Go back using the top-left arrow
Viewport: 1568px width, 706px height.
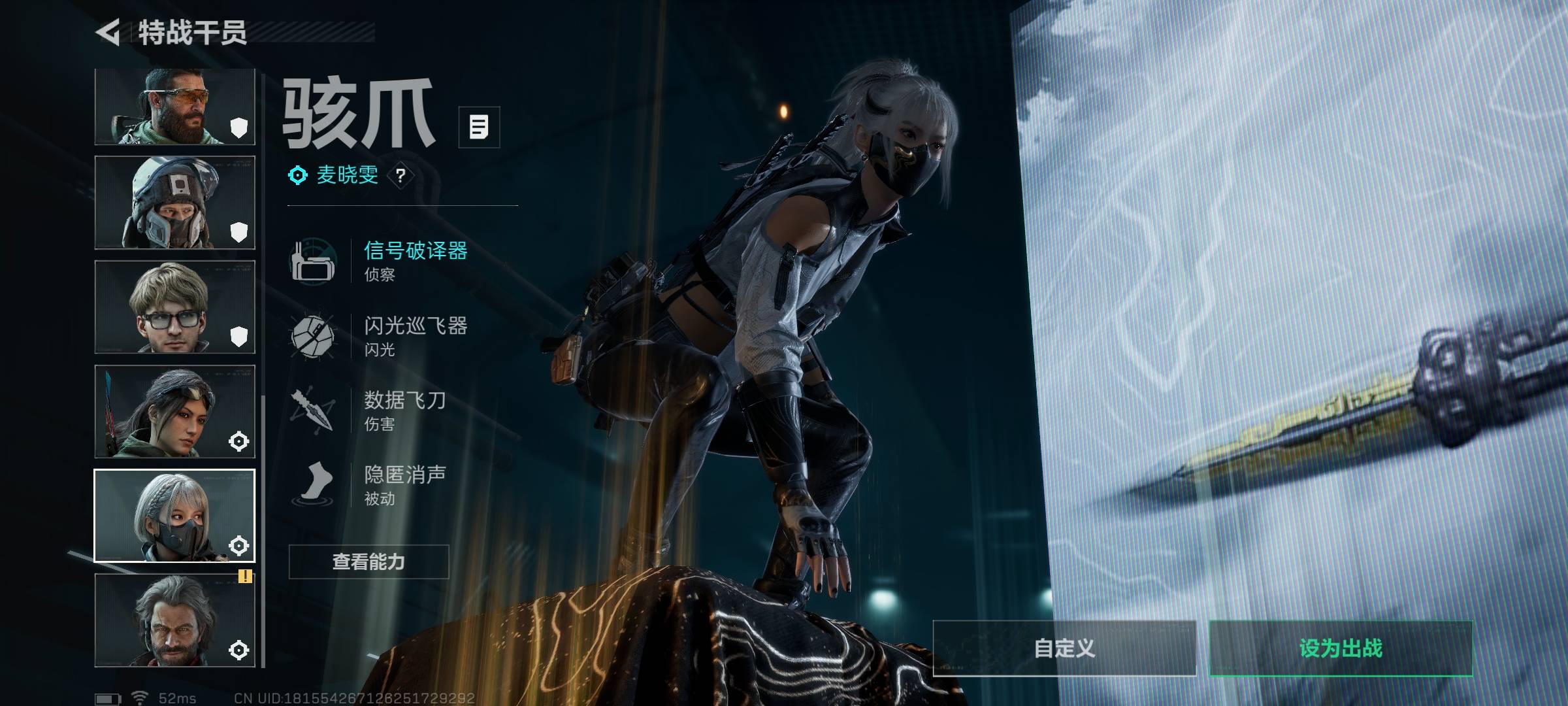[x=108, y=32]
